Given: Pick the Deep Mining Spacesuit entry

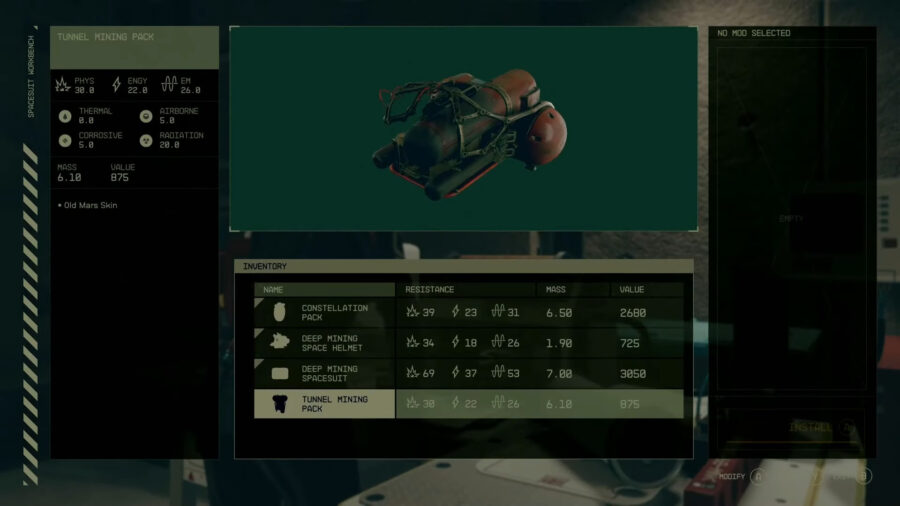Looking at the screenshot, I should (468, 374).
